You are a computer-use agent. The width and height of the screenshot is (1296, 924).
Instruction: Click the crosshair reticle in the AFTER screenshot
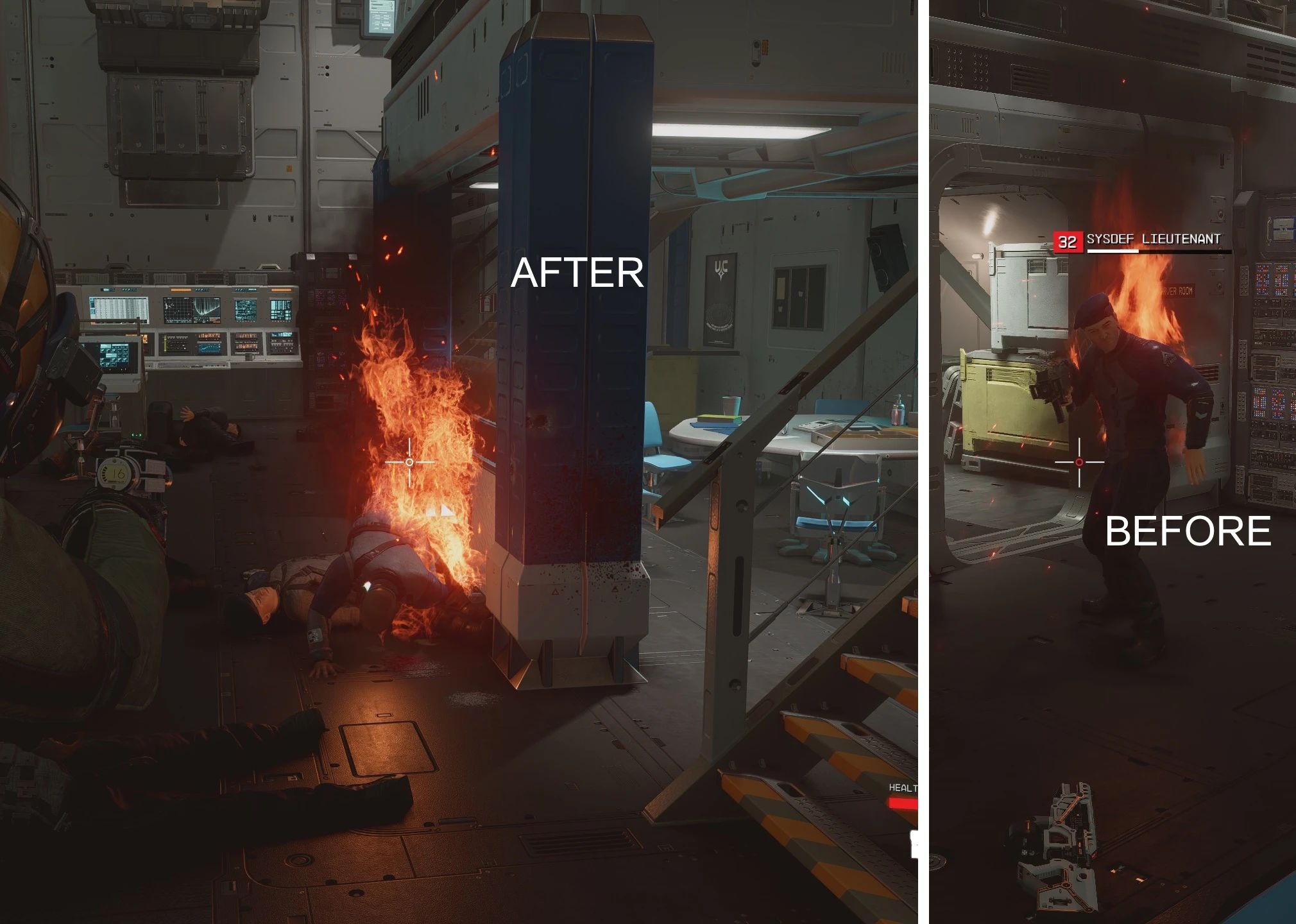pos(409,462)
